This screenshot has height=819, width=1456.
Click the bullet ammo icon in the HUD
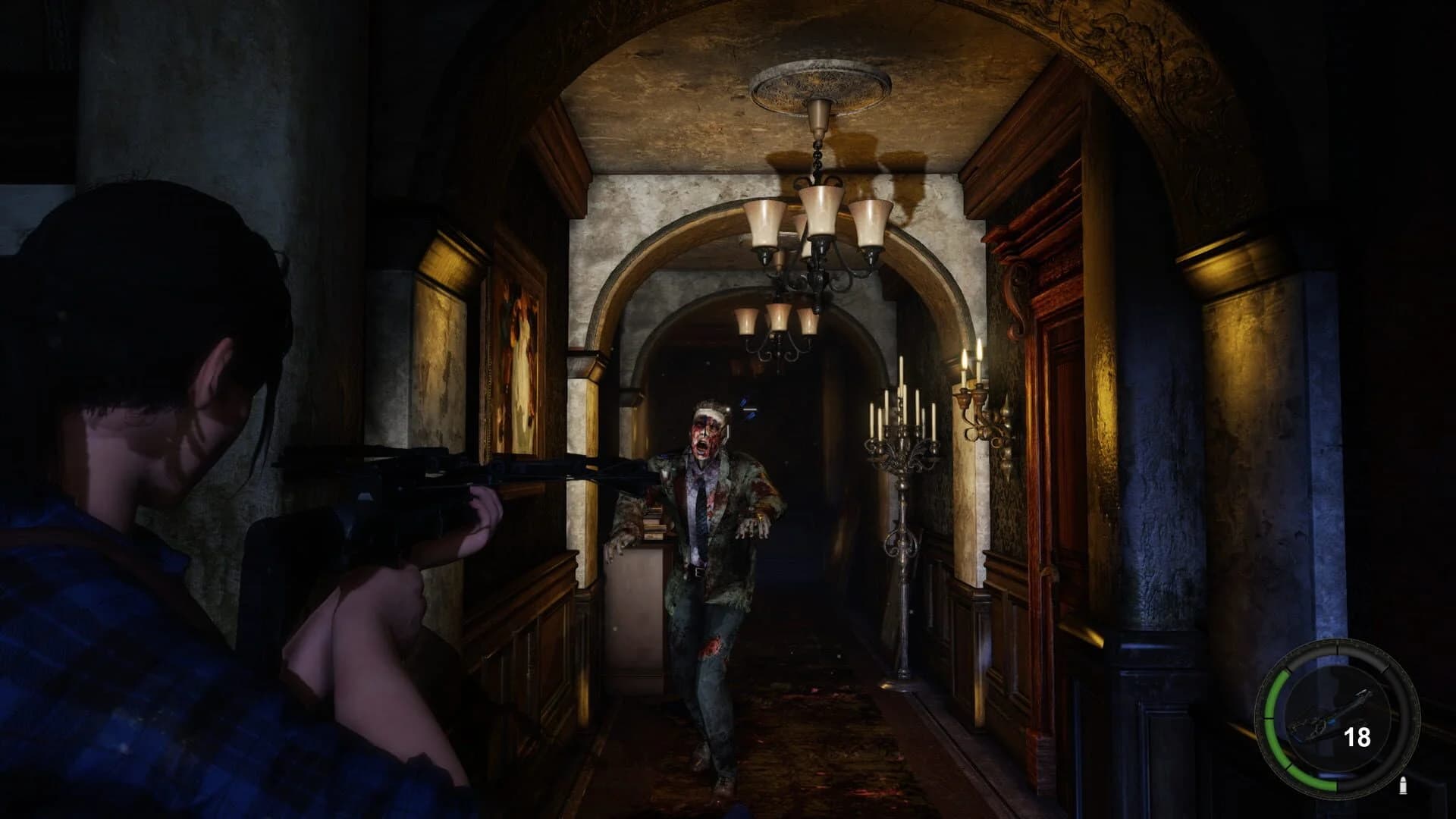pyautogui.click(x=1403, y=785)
